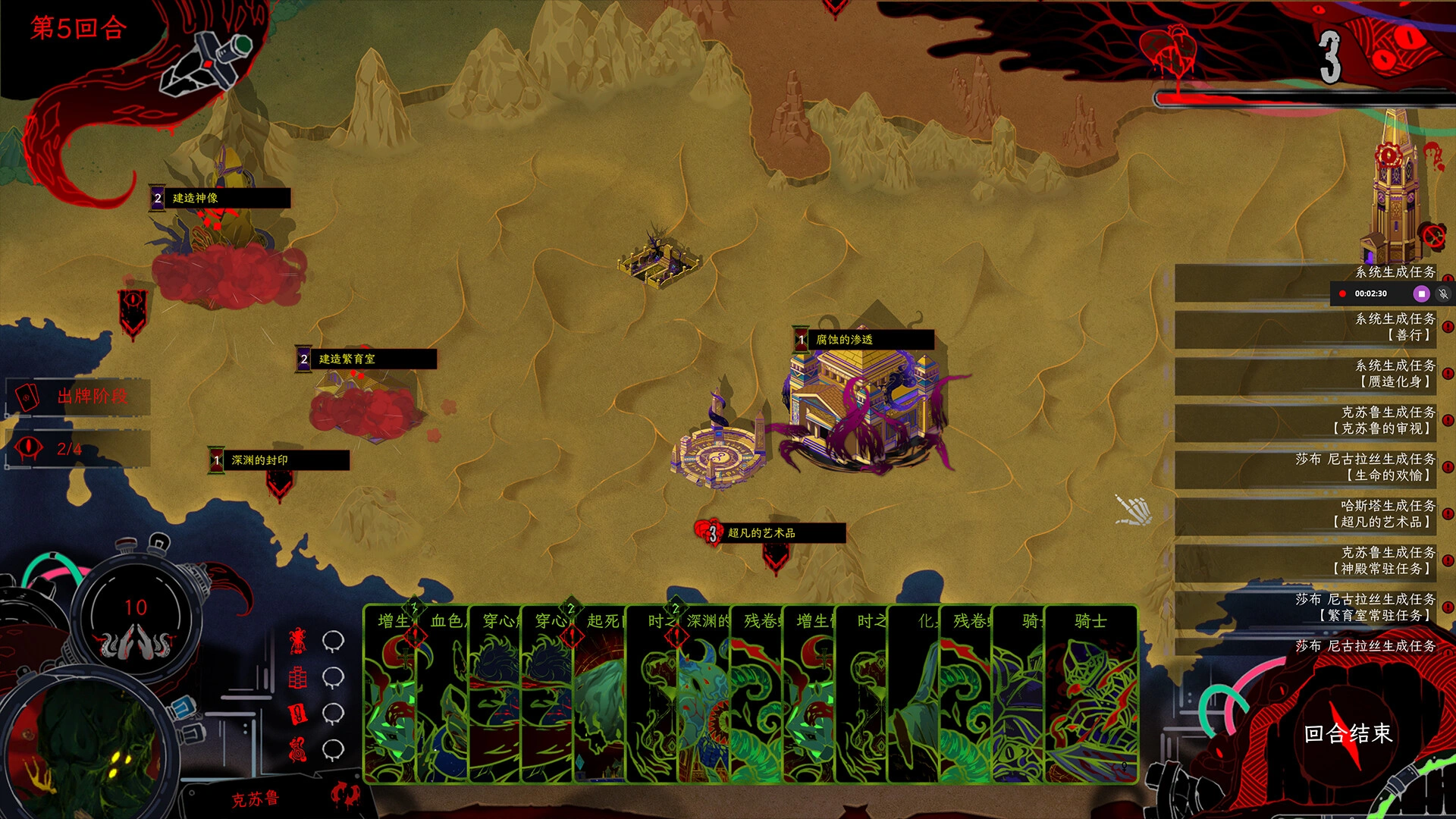This screenshot has width=1456, height=819.
Task: Stop the screen recording overlay
Action: [x=1422, y=293]
